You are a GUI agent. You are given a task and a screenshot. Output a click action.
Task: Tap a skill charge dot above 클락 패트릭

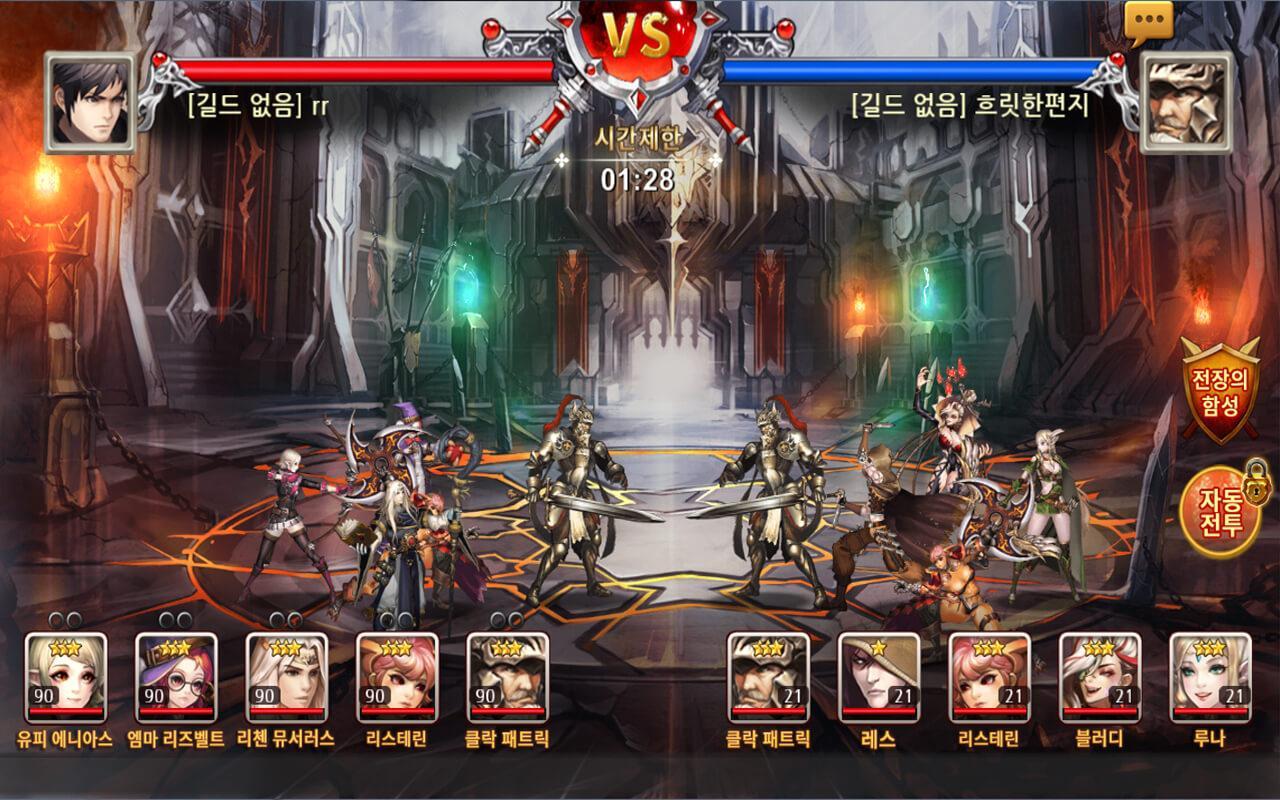(499, 618)
